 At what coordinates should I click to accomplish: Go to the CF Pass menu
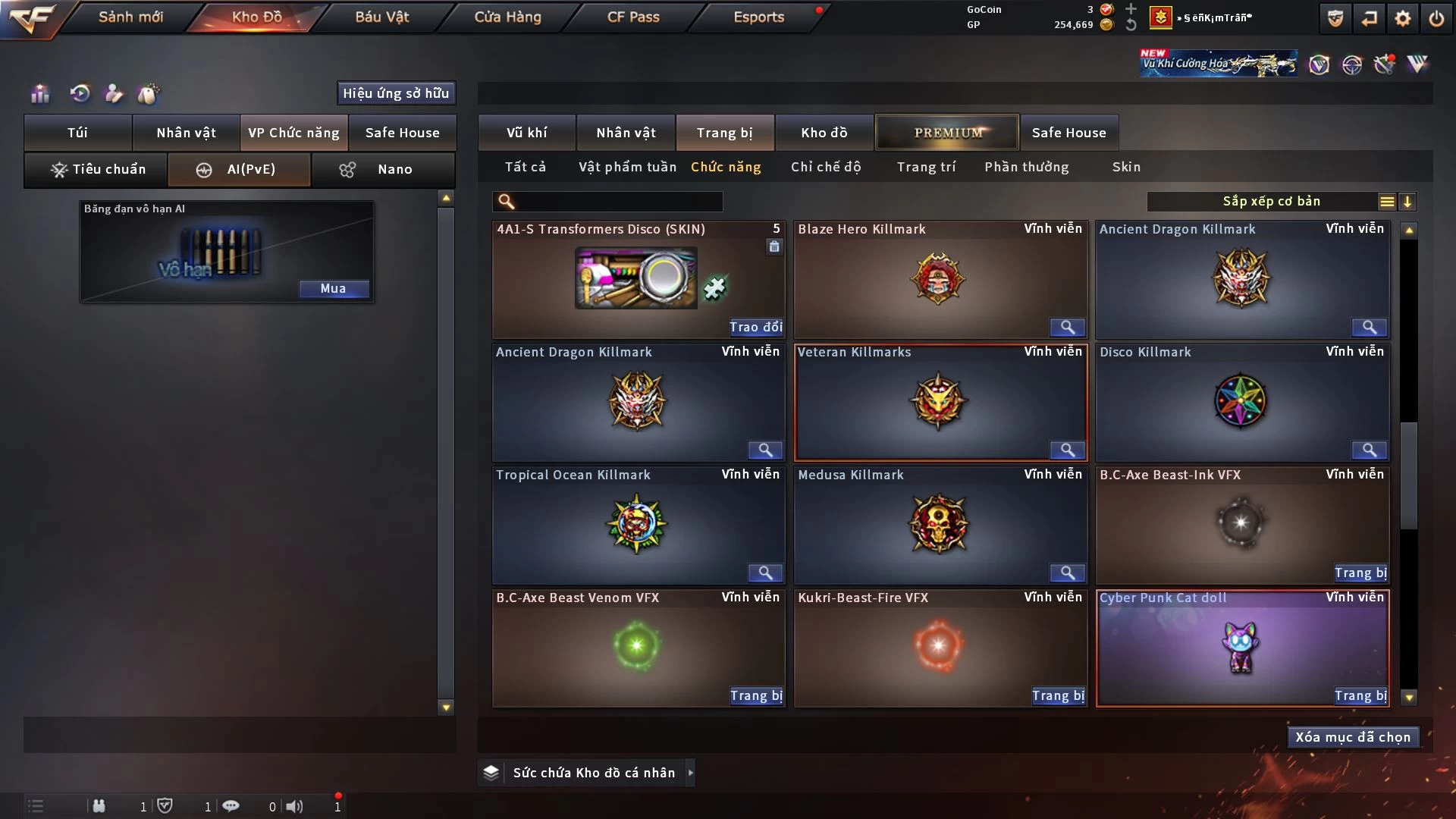pyautogui.click(x=633, y=17)
